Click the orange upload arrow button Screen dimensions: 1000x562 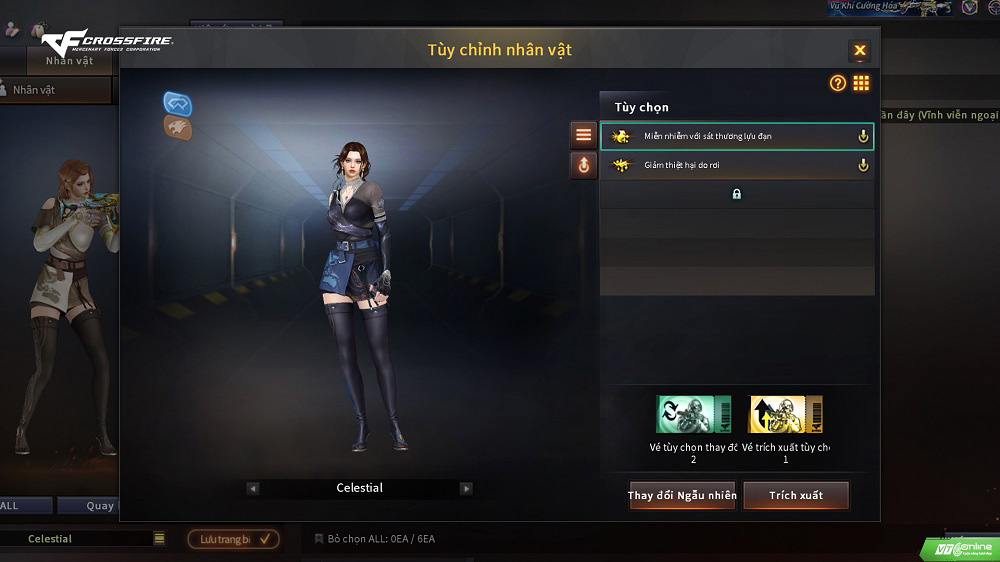[x=583, y=165]
